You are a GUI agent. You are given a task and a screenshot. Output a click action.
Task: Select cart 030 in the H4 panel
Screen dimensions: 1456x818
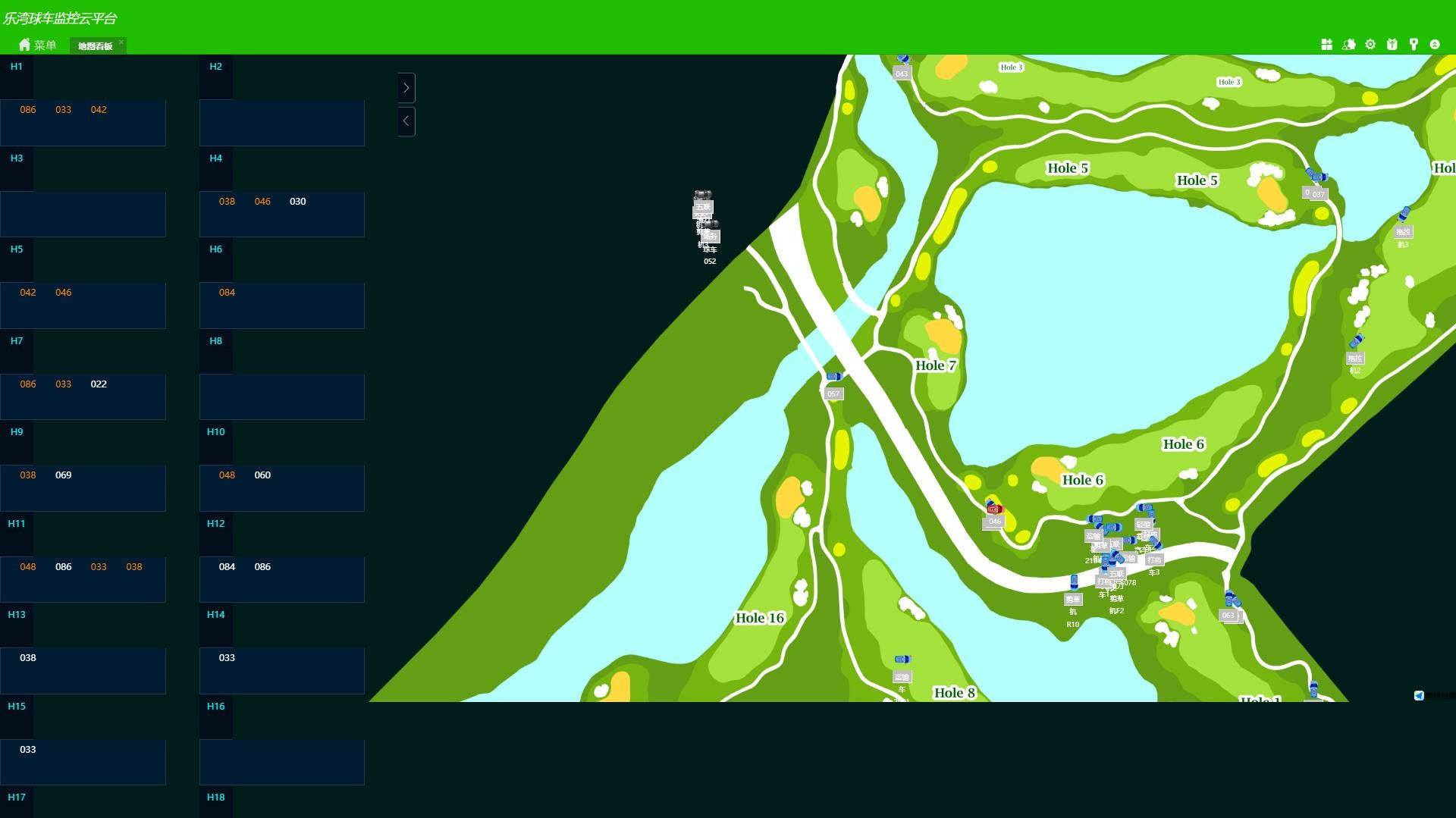(298, 202)
